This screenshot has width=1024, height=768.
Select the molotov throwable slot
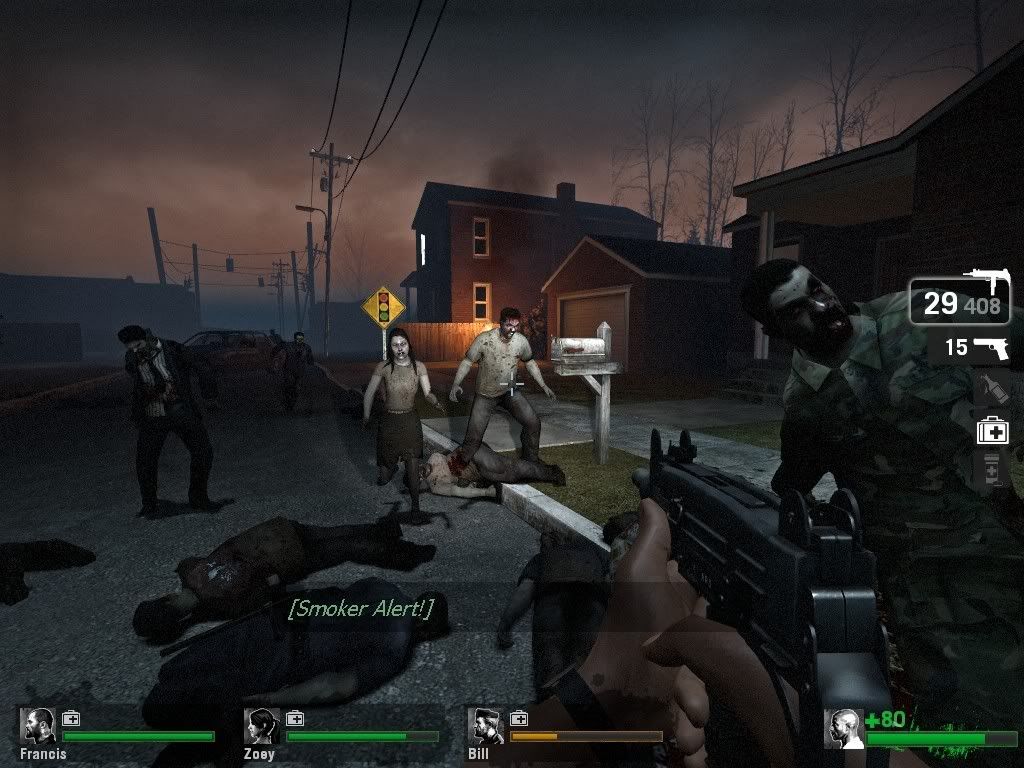[992, 388]
